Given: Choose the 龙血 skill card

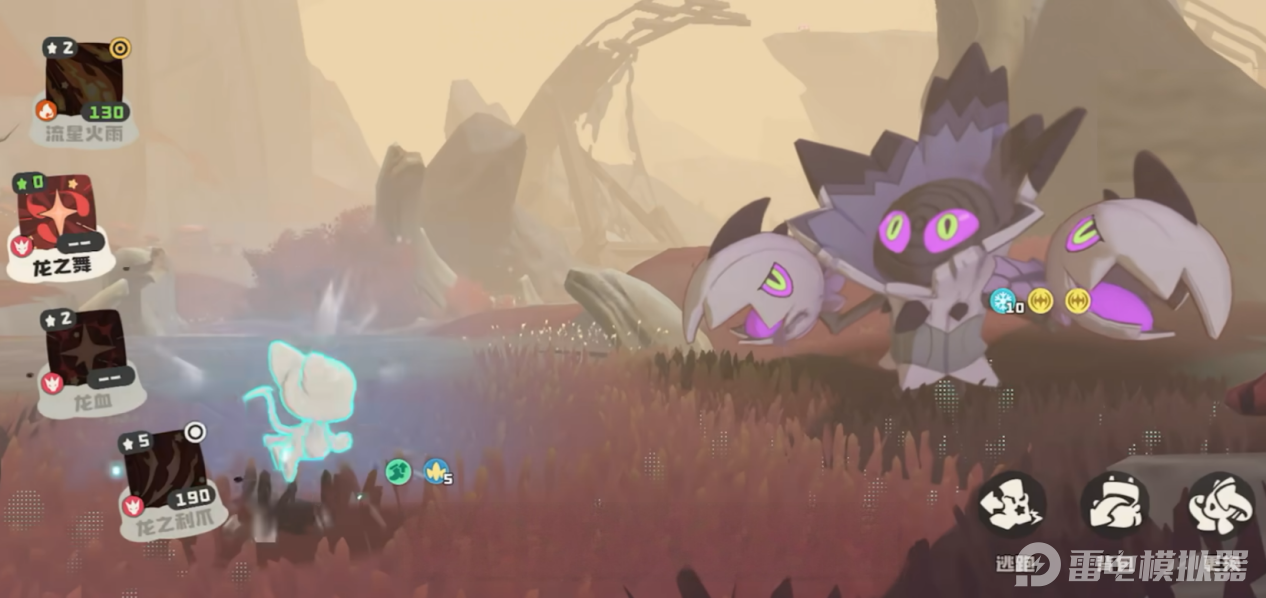Looking at the screenshot, I should 86,352.
